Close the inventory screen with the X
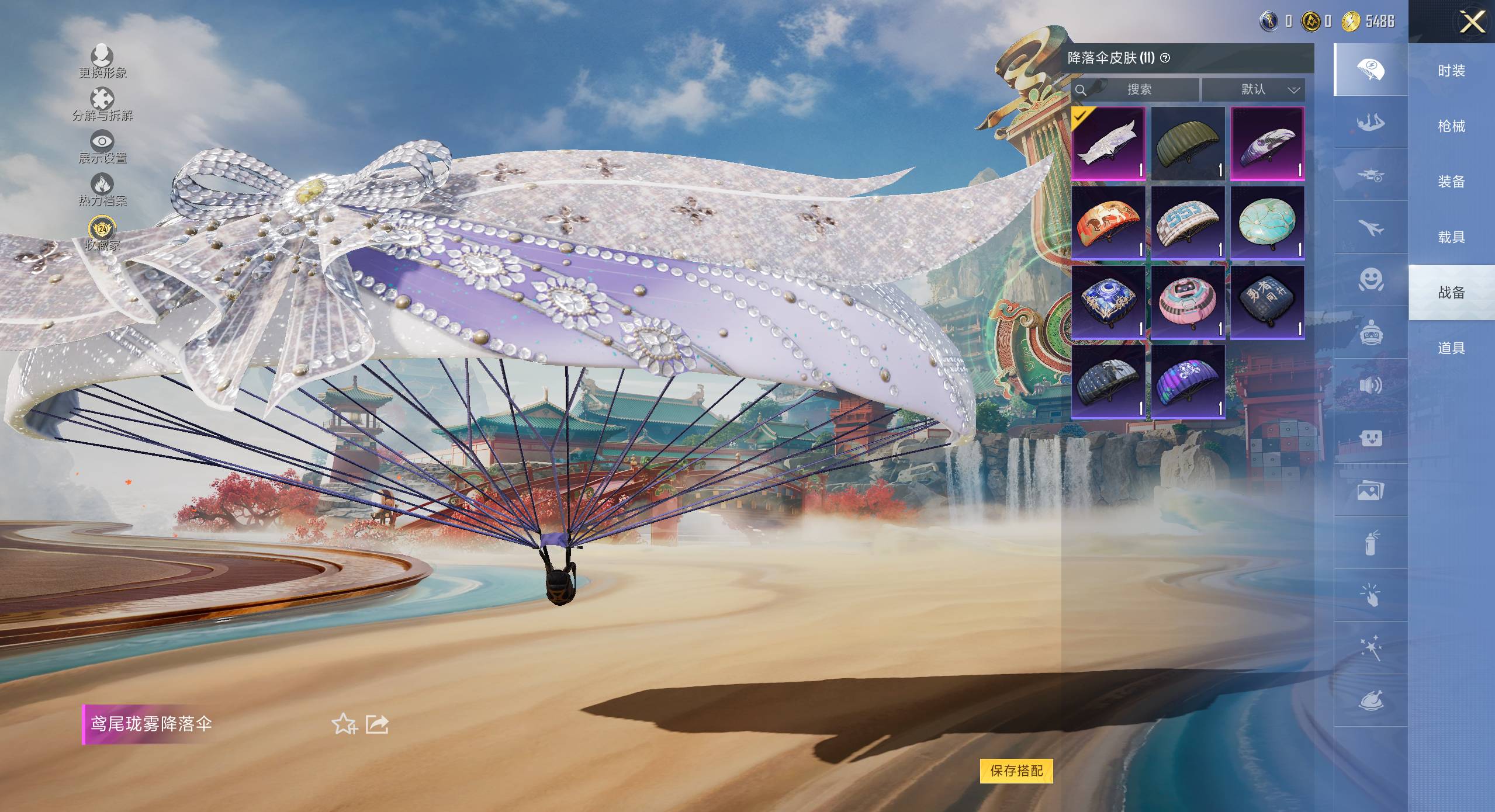Screen dimensions: 1495x812 click(x=1472, y=22)
